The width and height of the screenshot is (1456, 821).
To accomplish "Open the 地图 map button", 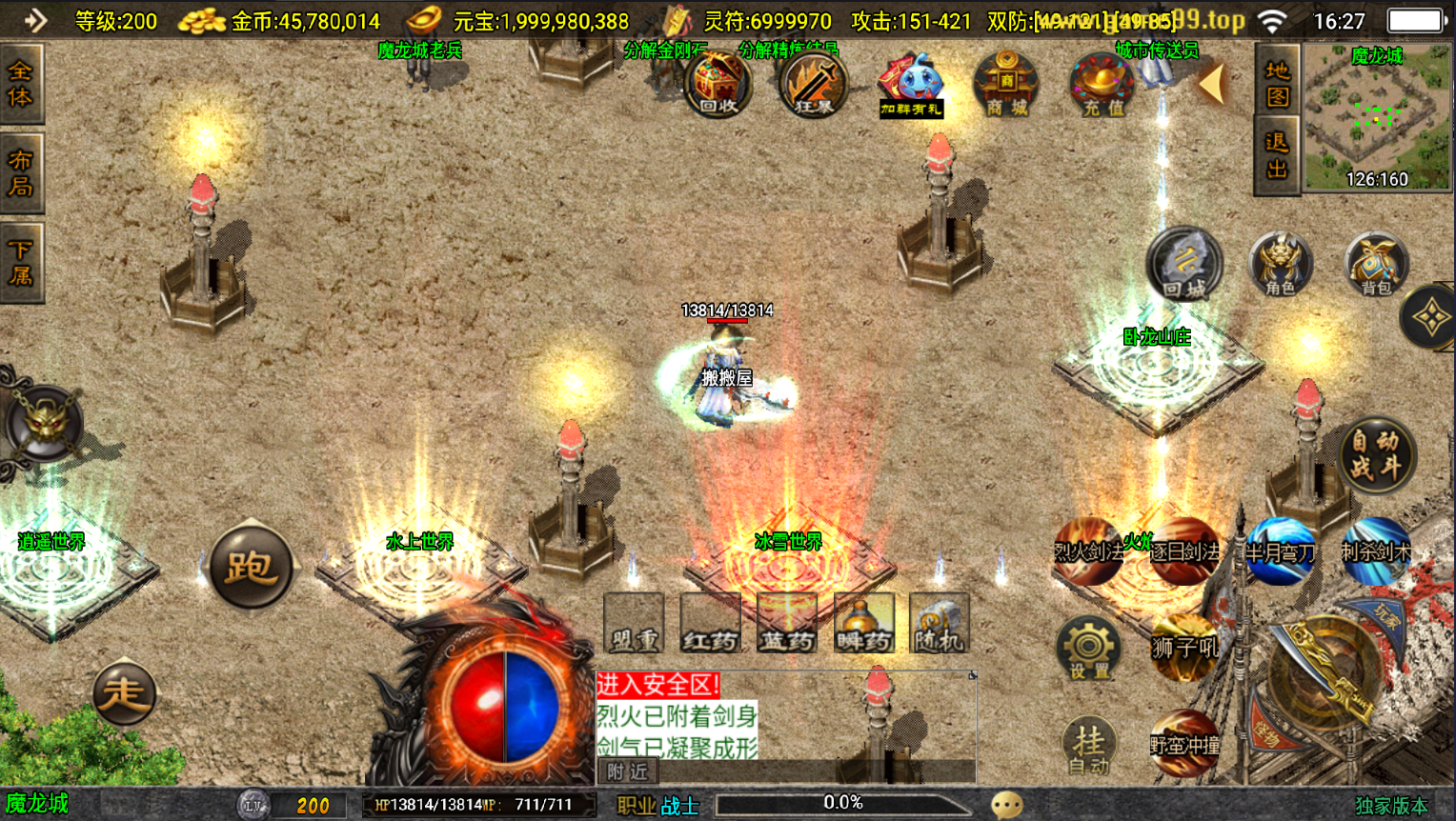I will point(1277,83).
